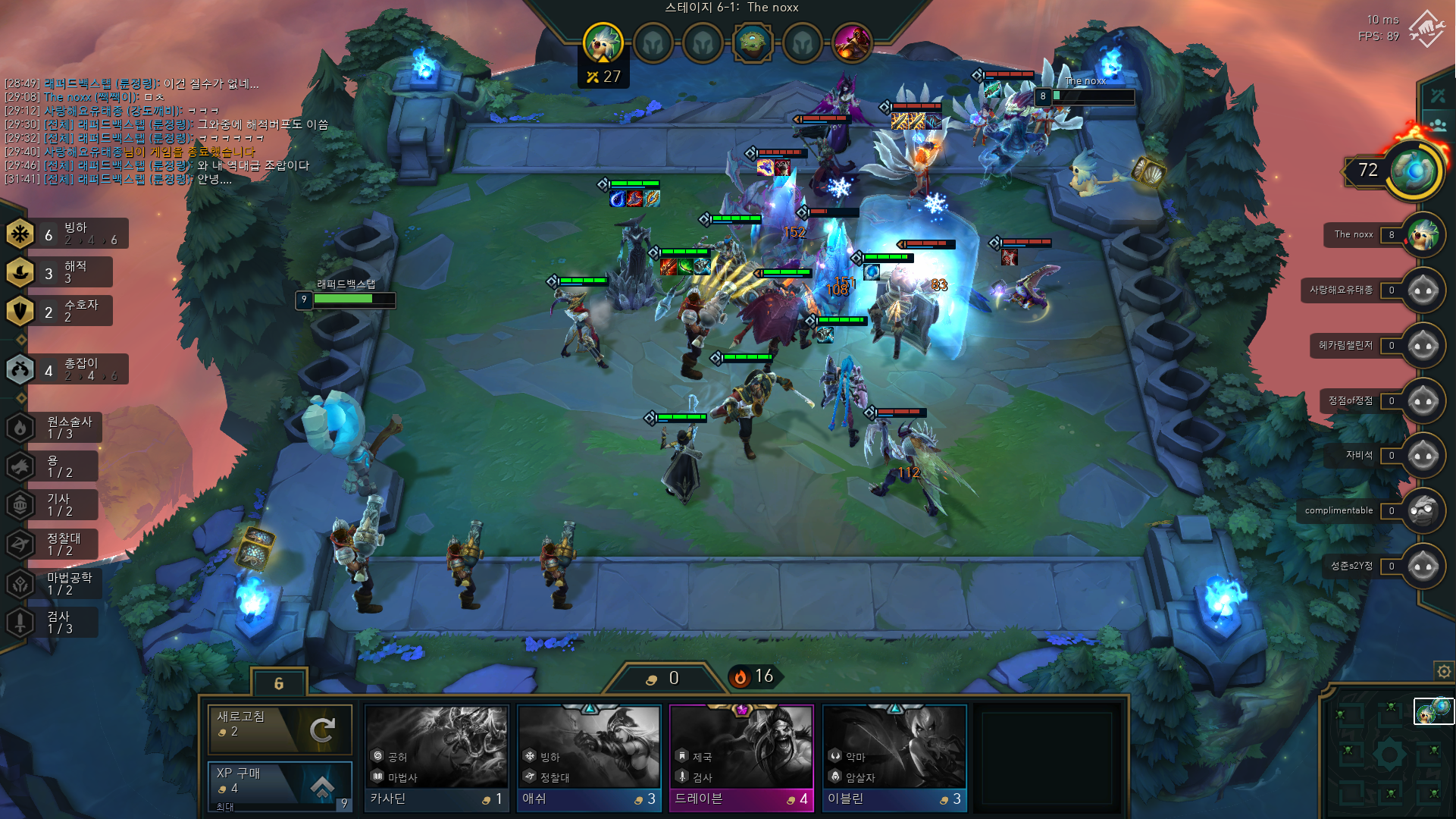Viewport: 1456px width, 819px height.
Task: Open the settings gear icon
Action: [1443, 671]
